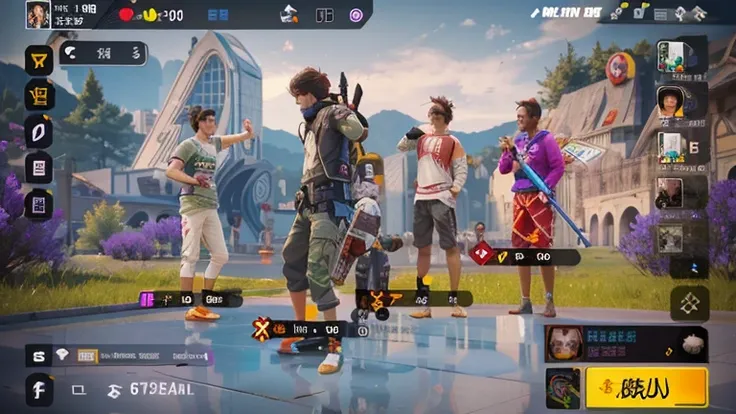The width and height of the screenshot is (736, 414).
Task: Open the top right-side thumbnail with green item
Action: click(x=671, y=56)
